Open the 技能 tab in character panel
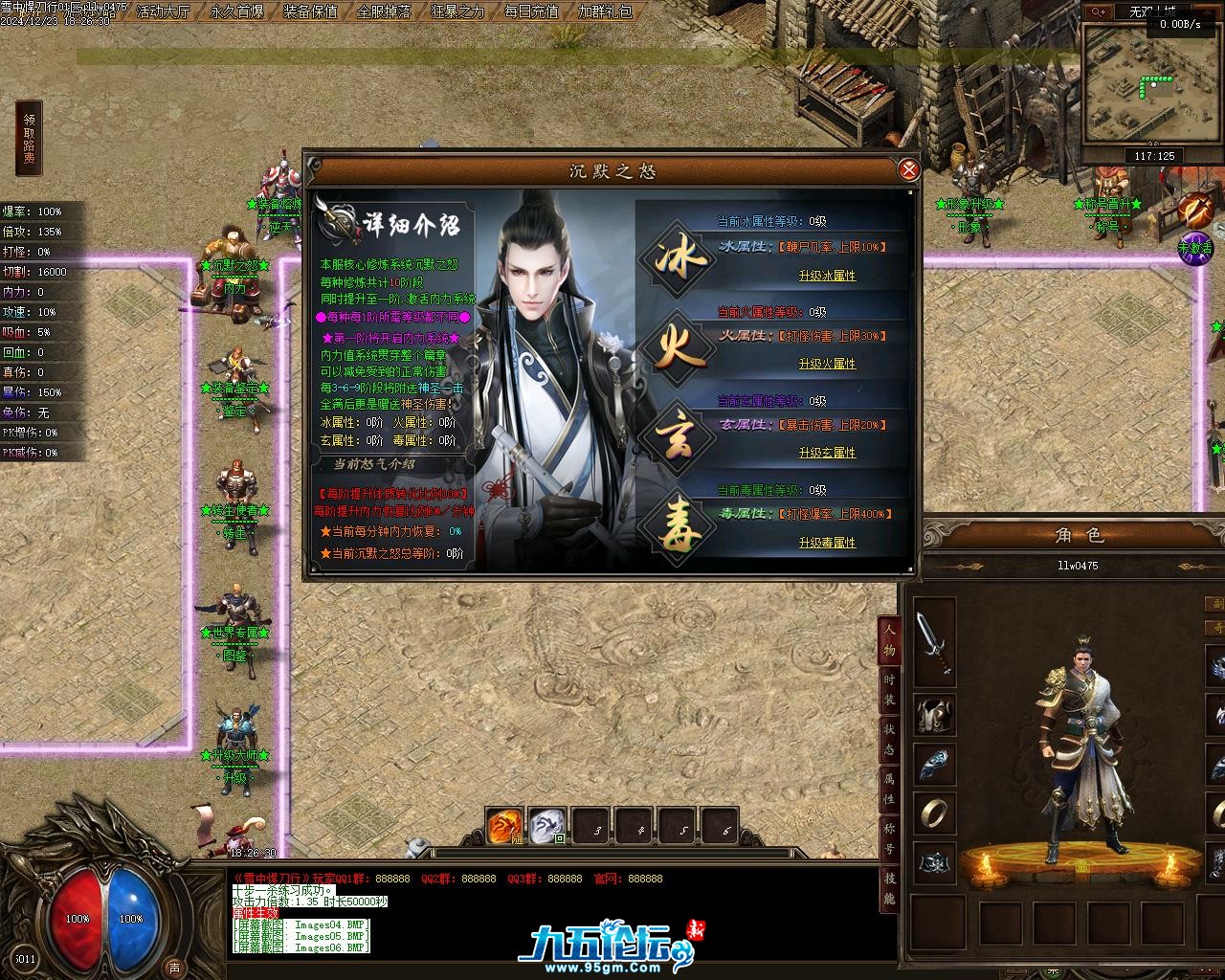 889,888
